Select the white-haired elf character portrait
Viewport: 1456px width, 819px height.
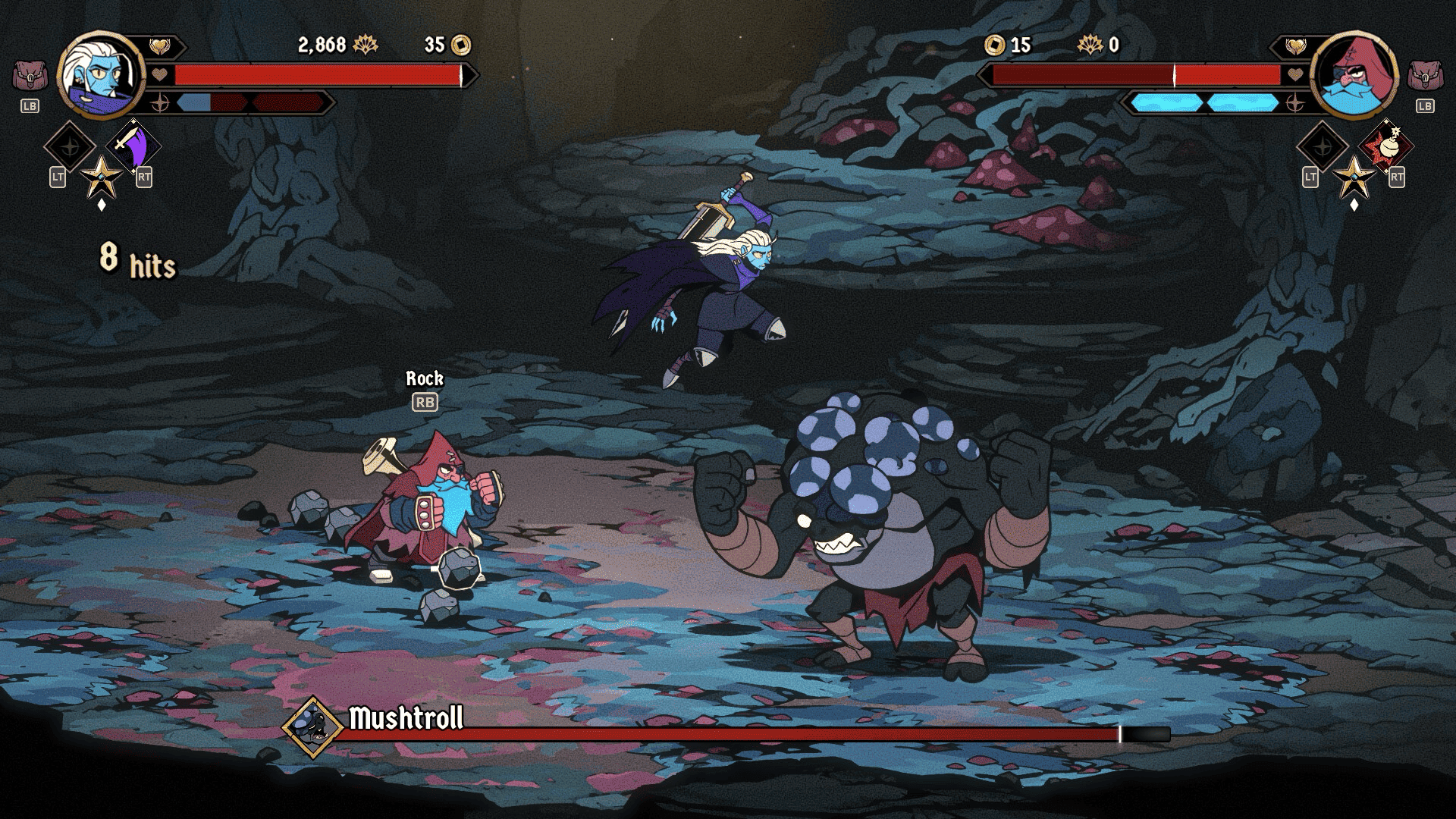pyautogui.click(x=100, y=75)
